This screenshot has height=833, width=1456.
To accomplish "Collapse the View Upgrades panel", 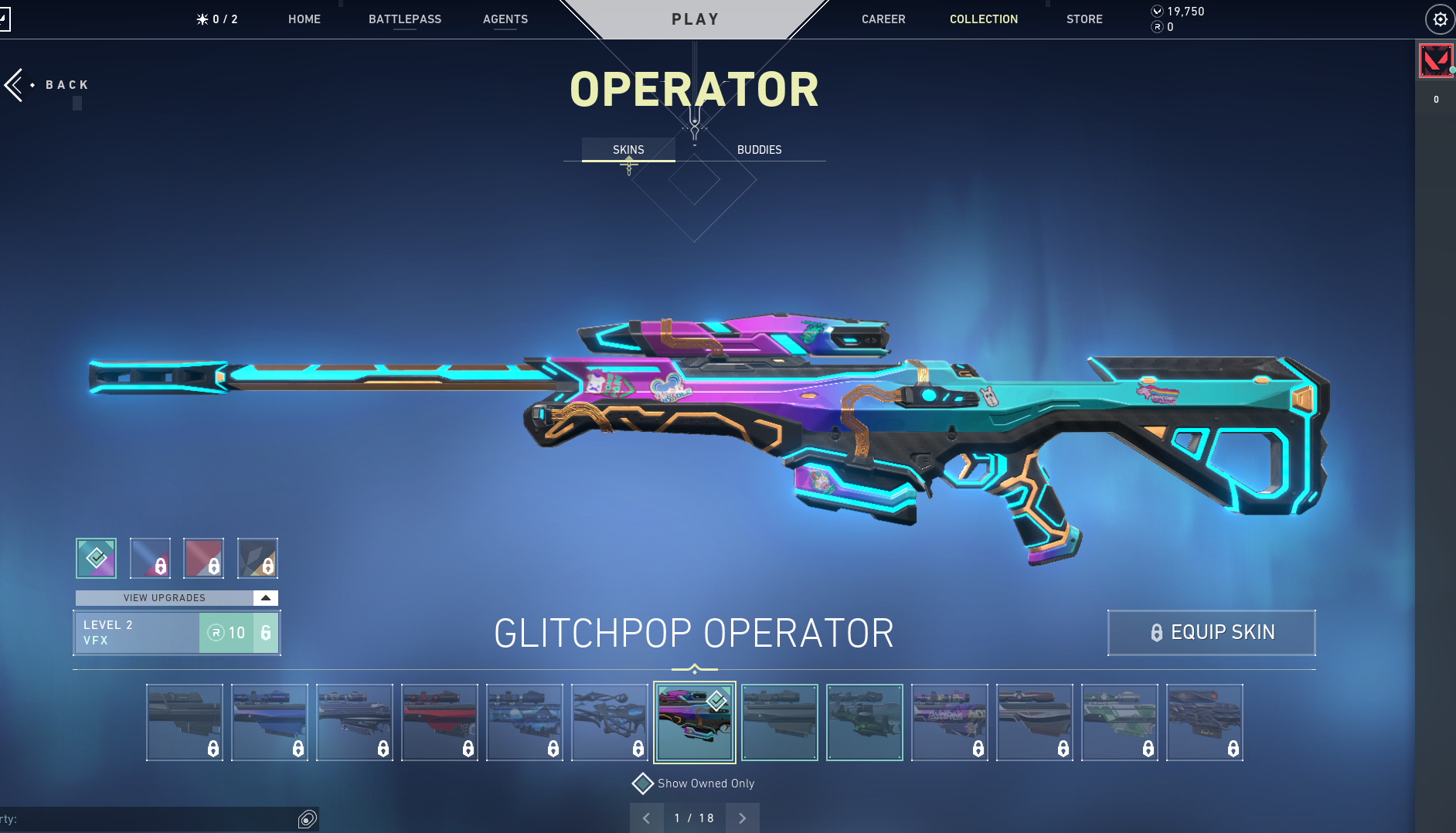I will [265, 598].
